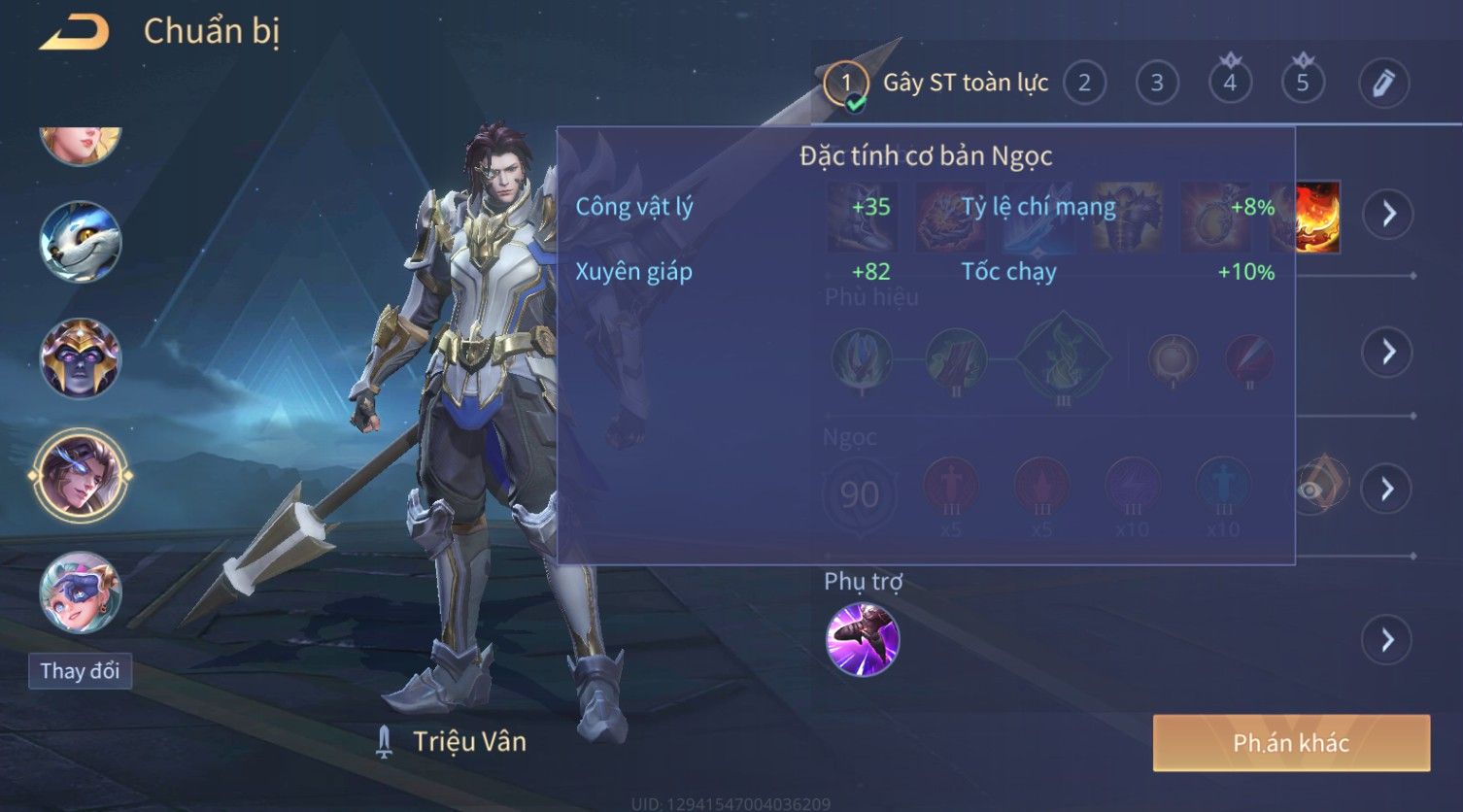This screenshot has width=1463, height=812.
Task: Click the Thay đổi button
Action: tap(80, 671)
